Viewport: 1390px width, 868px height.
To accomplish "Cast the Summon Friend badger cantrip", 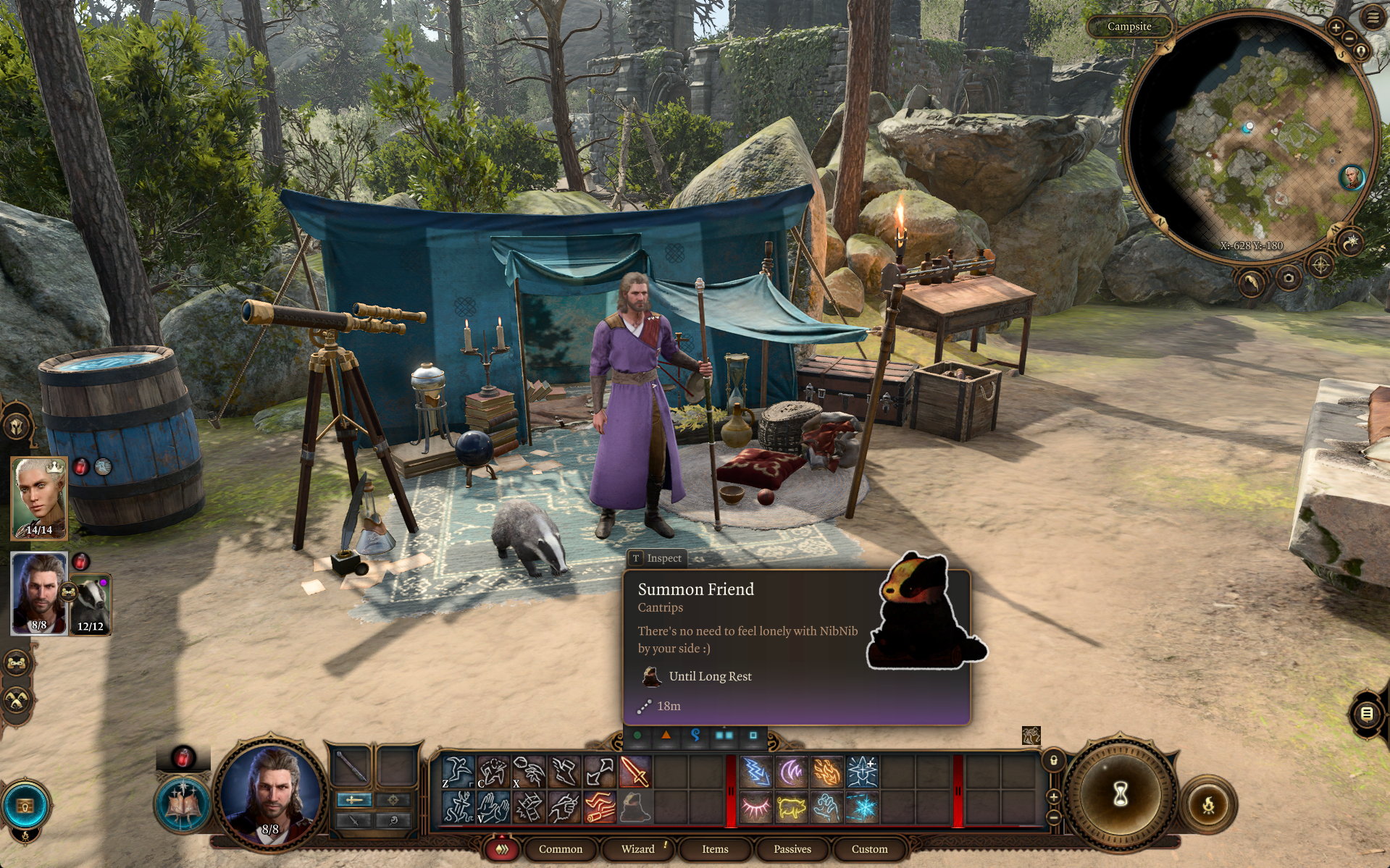I will [635, 807].
